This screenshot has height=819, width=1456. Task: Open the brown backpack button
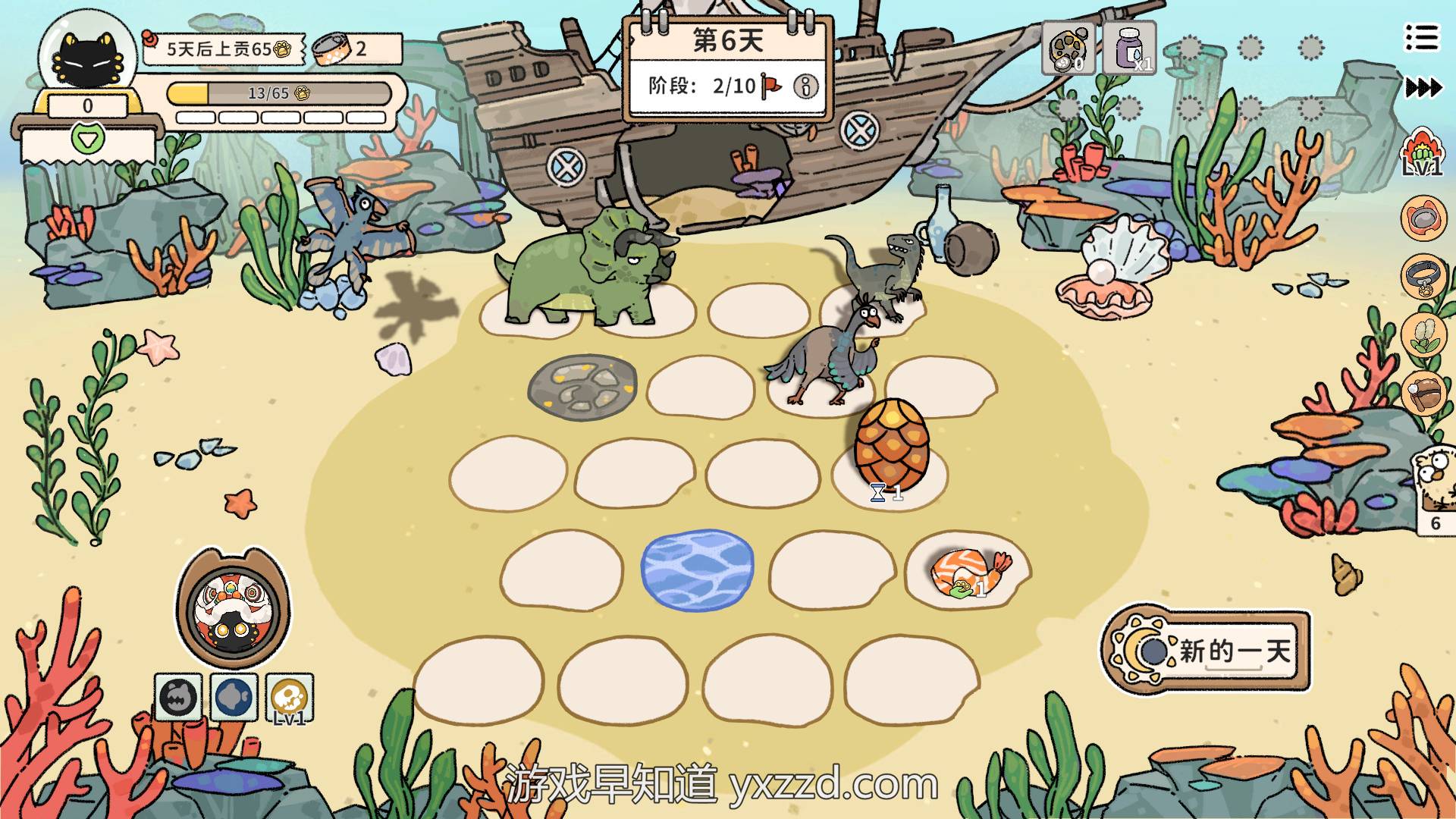[x=1422, y=392]
